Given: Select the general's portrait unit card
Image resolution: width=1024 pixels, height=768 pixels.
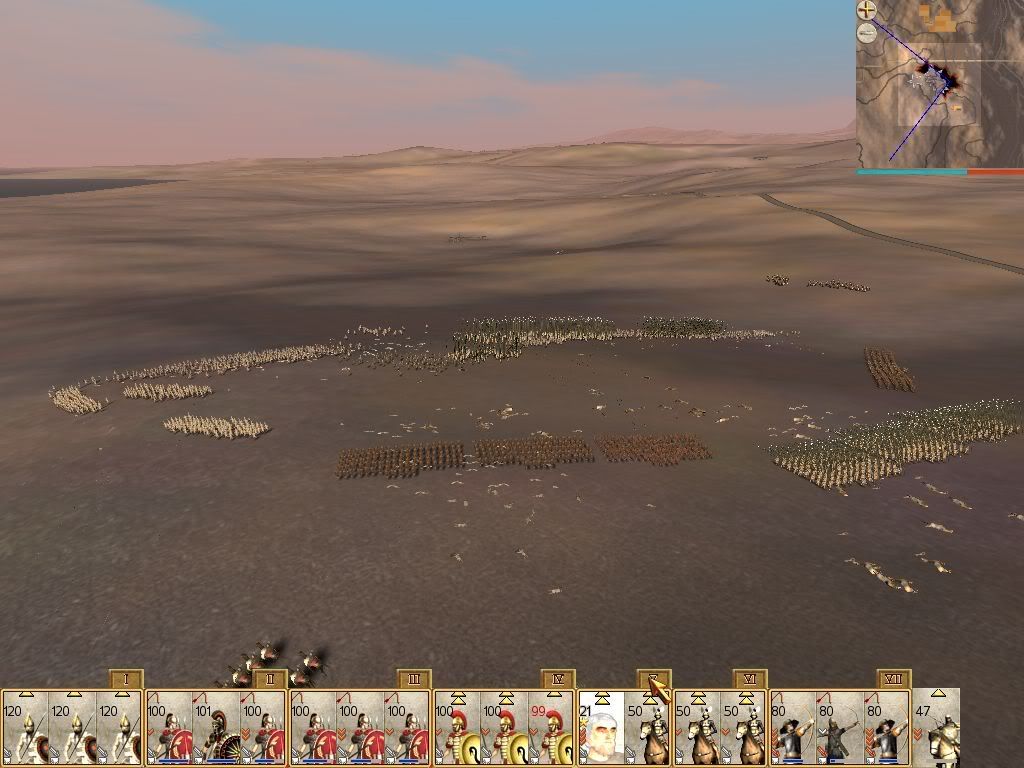Looking at the screenshot, I should tap(601, 728).
